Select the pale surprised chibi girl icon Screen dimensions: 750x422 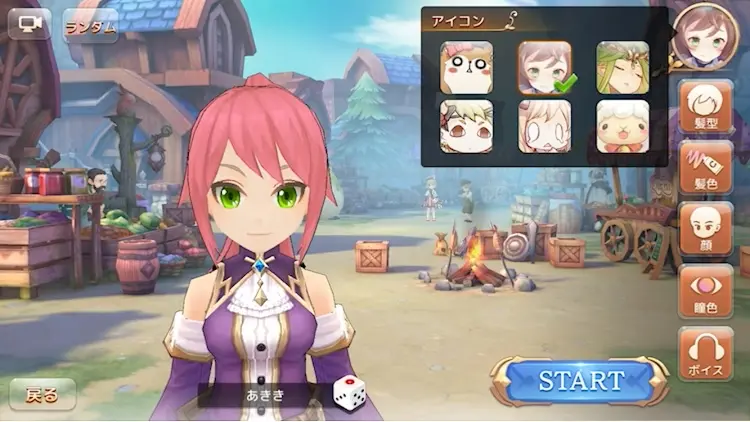point(545,126)
